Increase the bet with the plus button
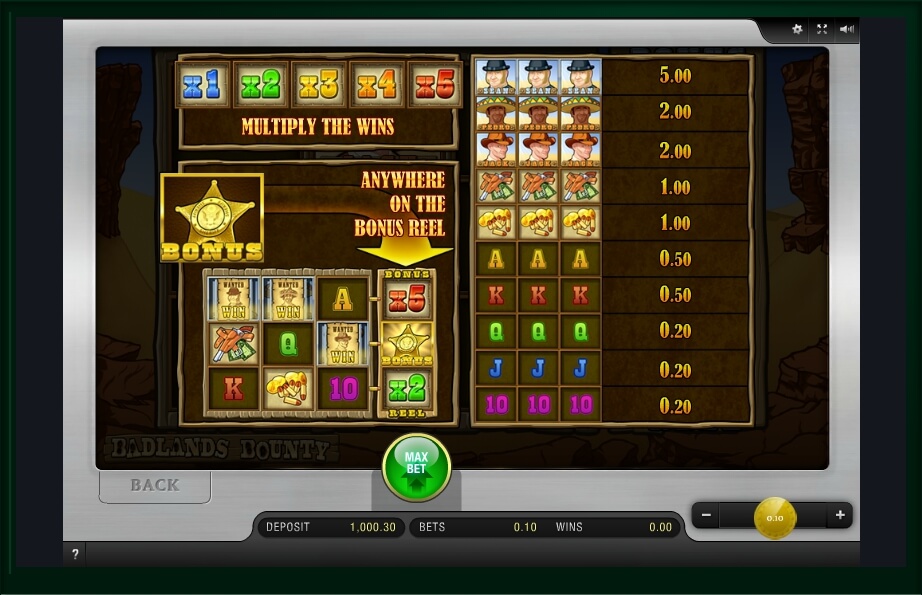The height and width of the screenshot is (595, 922). pos(840,516)
